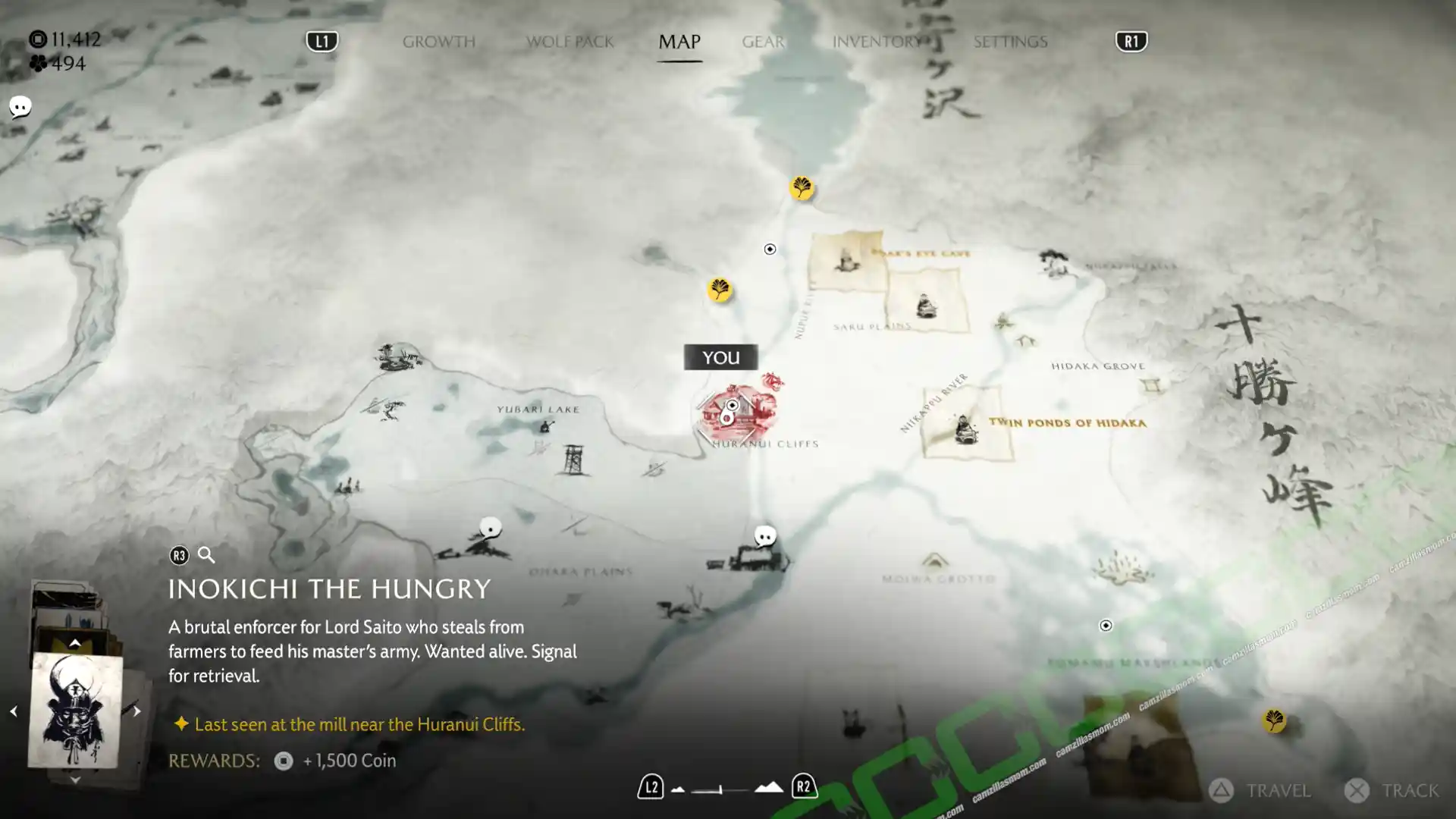Cycle down through the bounty card stack
1456x819 pixels.
click(74, 779)
